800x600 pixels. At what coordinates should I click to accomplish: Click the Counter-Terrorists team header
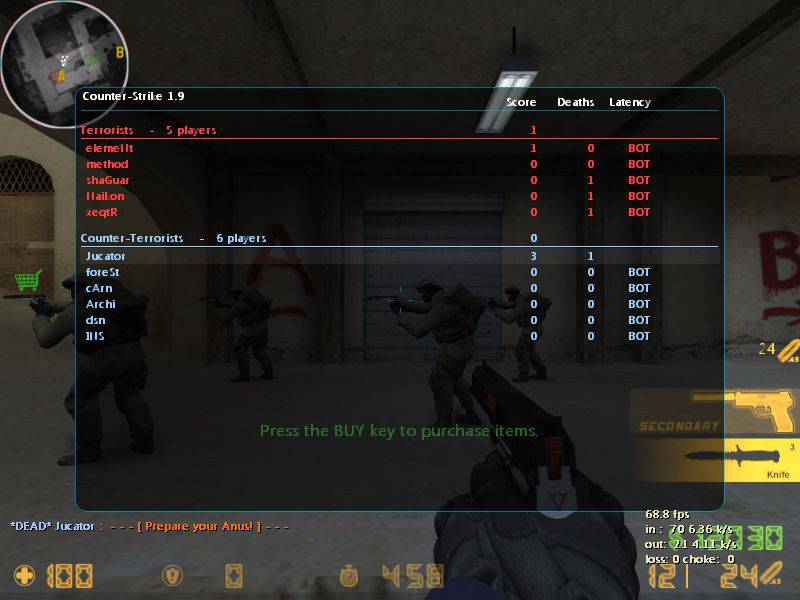[132, 238]
